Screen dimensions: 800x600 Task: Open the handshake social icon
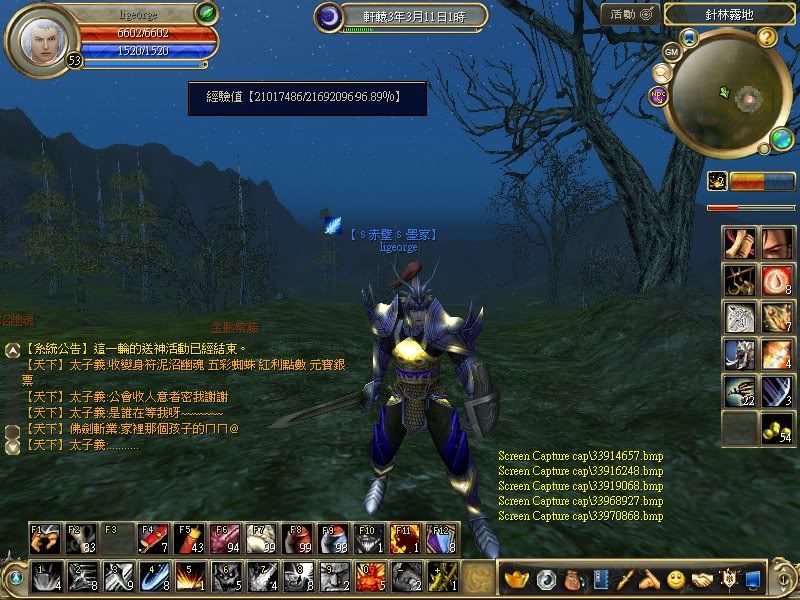click(702, 578)
